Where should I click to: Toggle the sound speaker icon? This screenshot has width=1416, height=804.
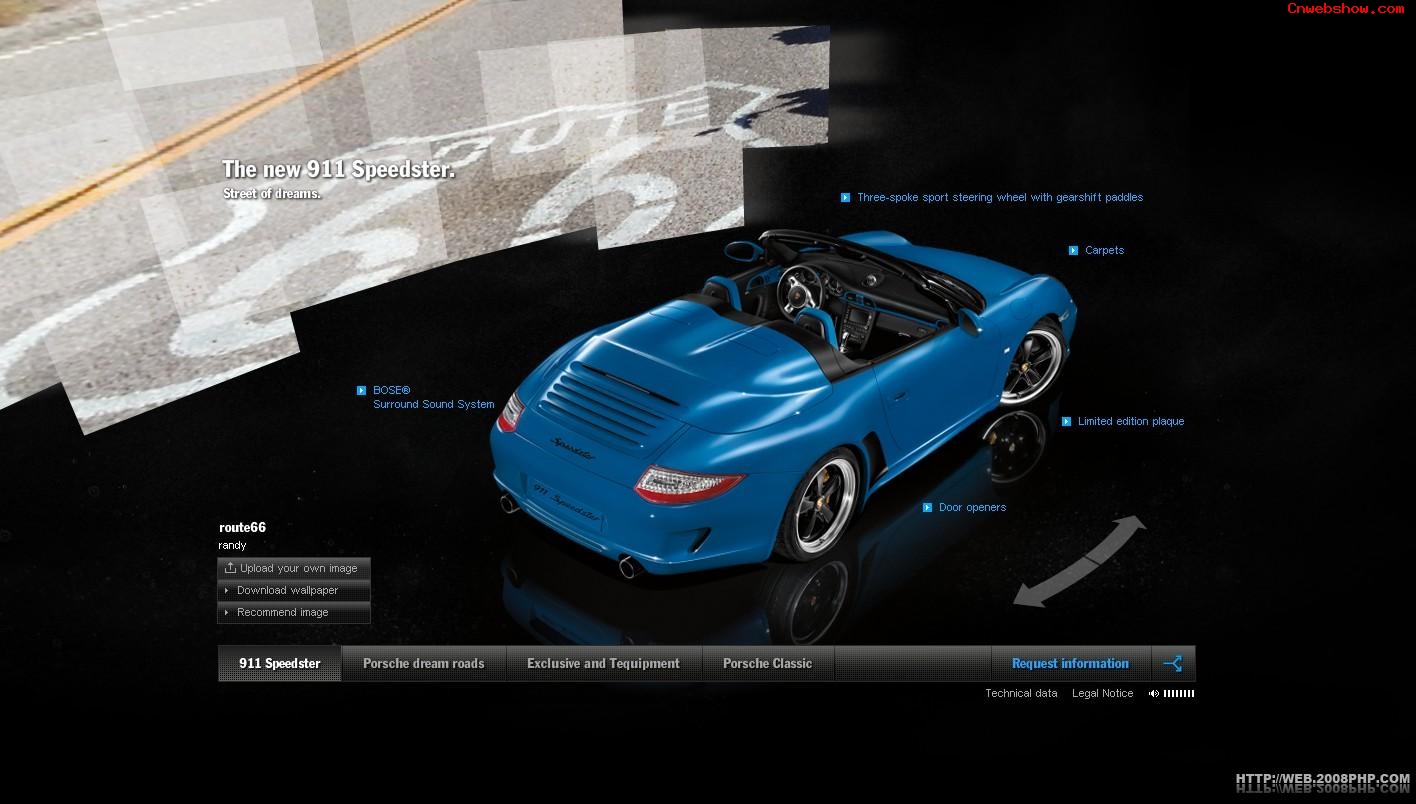1154,694
